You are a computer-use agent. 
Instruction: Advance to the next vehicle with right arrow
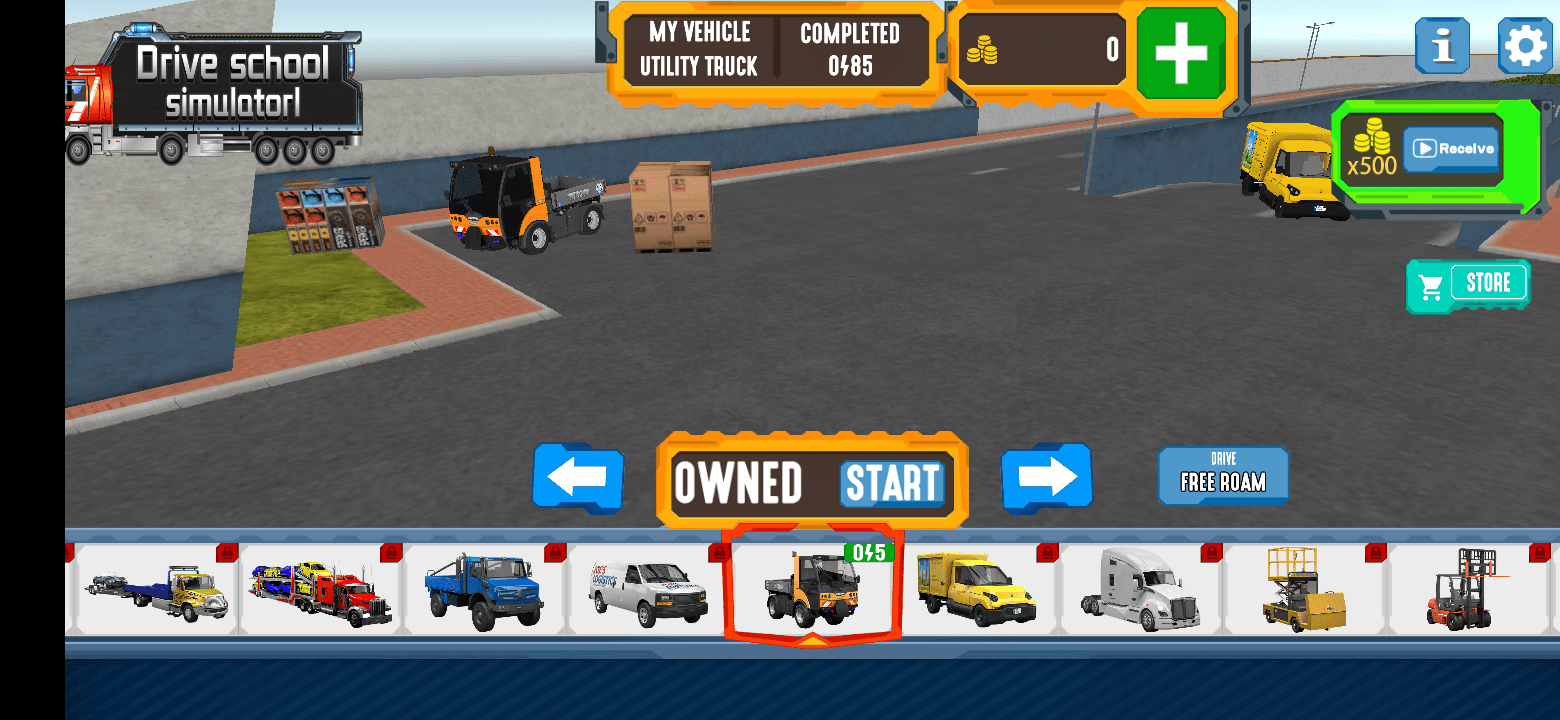1046,479
